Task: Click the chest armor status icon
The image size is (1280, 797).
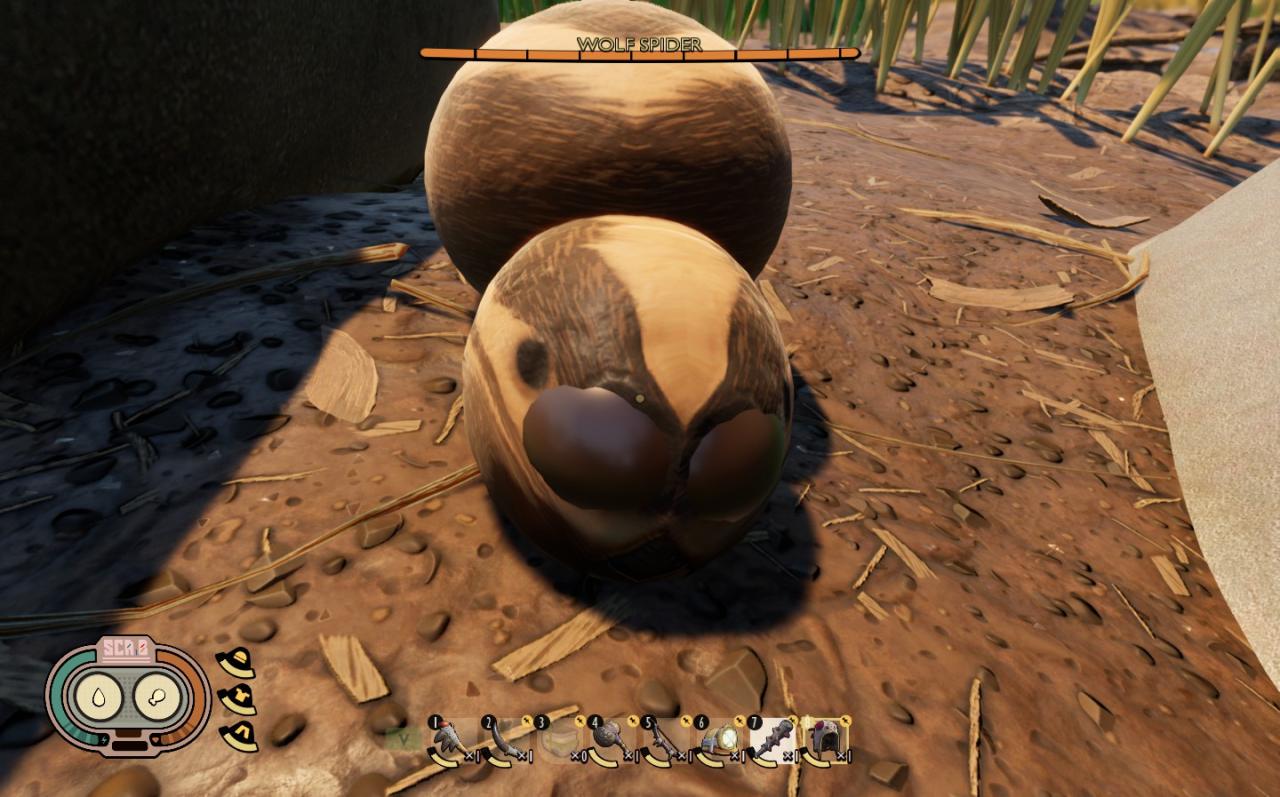Action: point(237,699)
